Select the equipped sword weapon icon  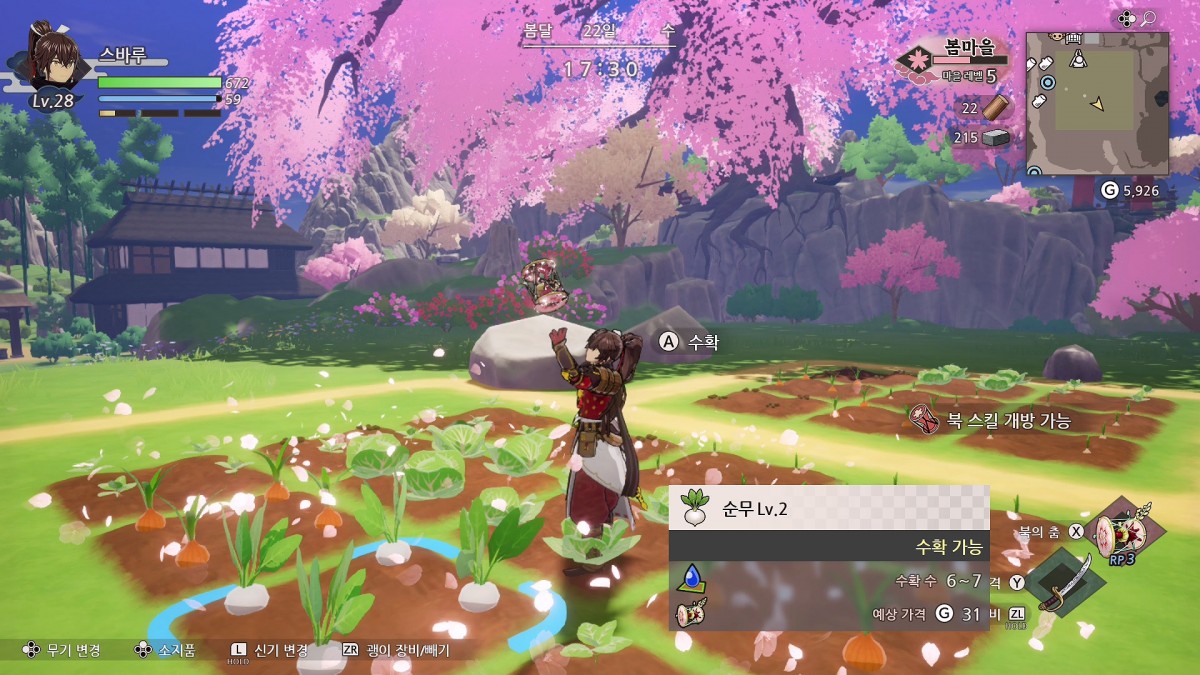1058,582
